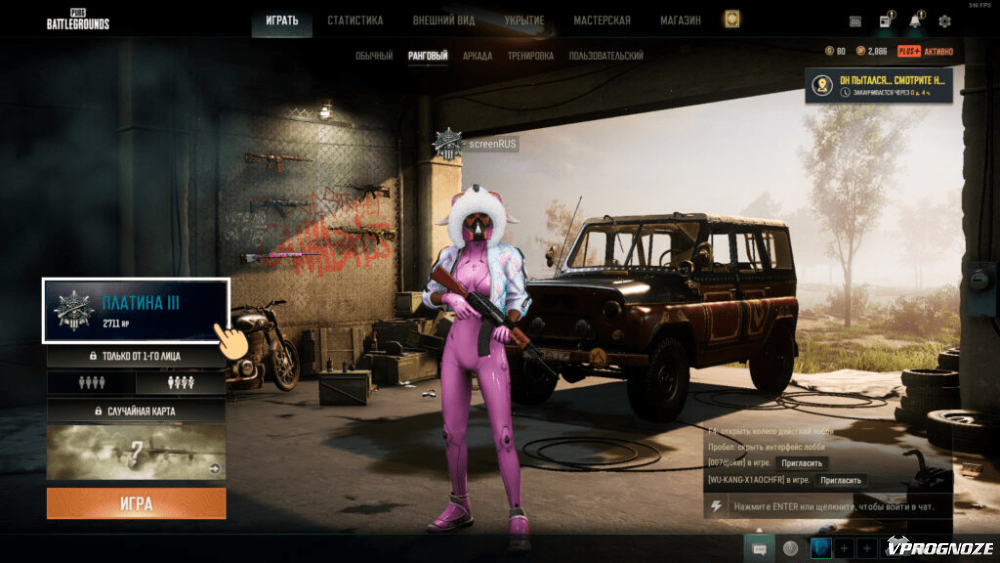
Task: Open the Платина III rank panel
Action: (x=136, y=311)
